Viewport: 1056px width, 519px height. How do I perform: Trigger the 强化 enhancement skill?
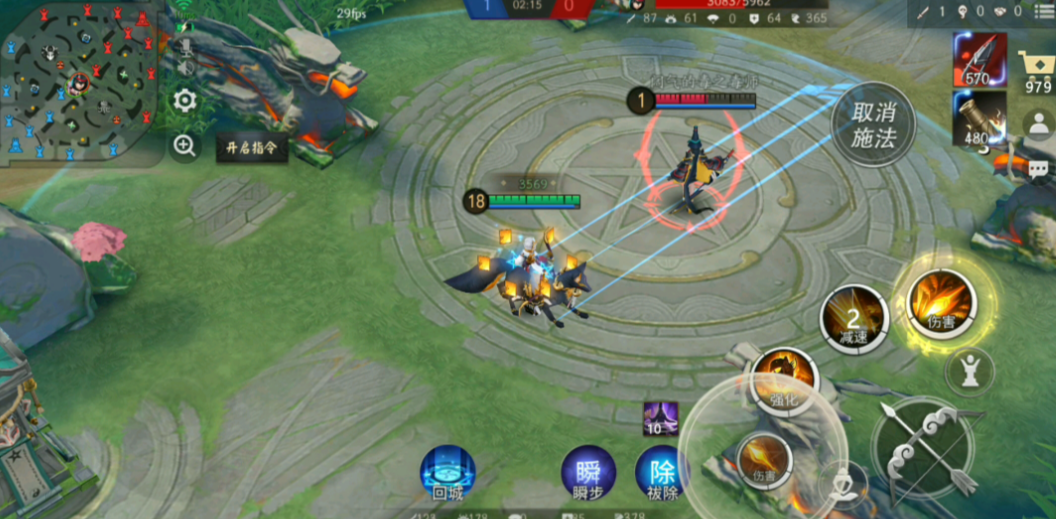click(x=785, y=380)
